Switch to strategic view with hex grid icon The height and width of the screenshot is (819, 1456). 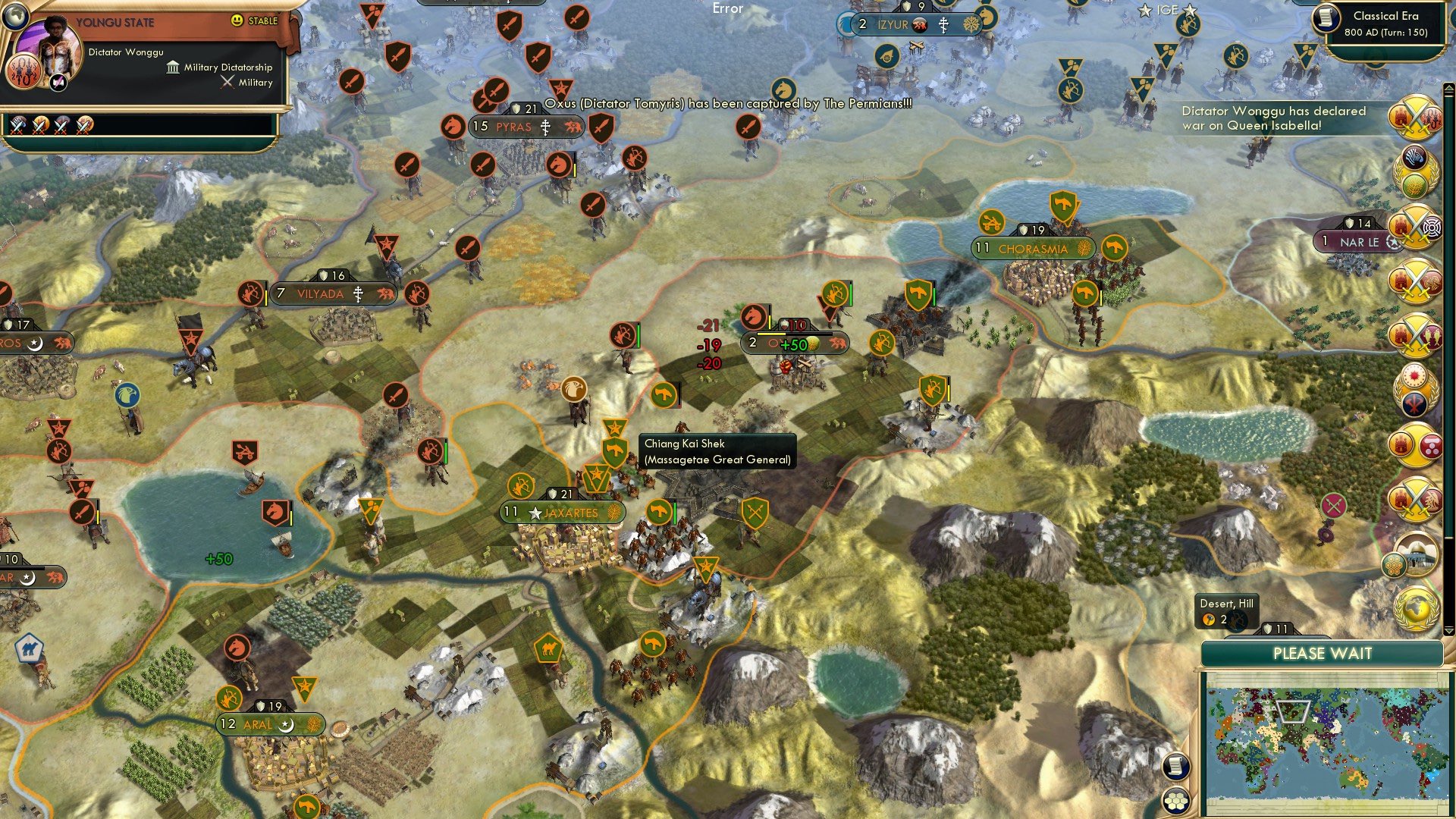coord(1175,802)
